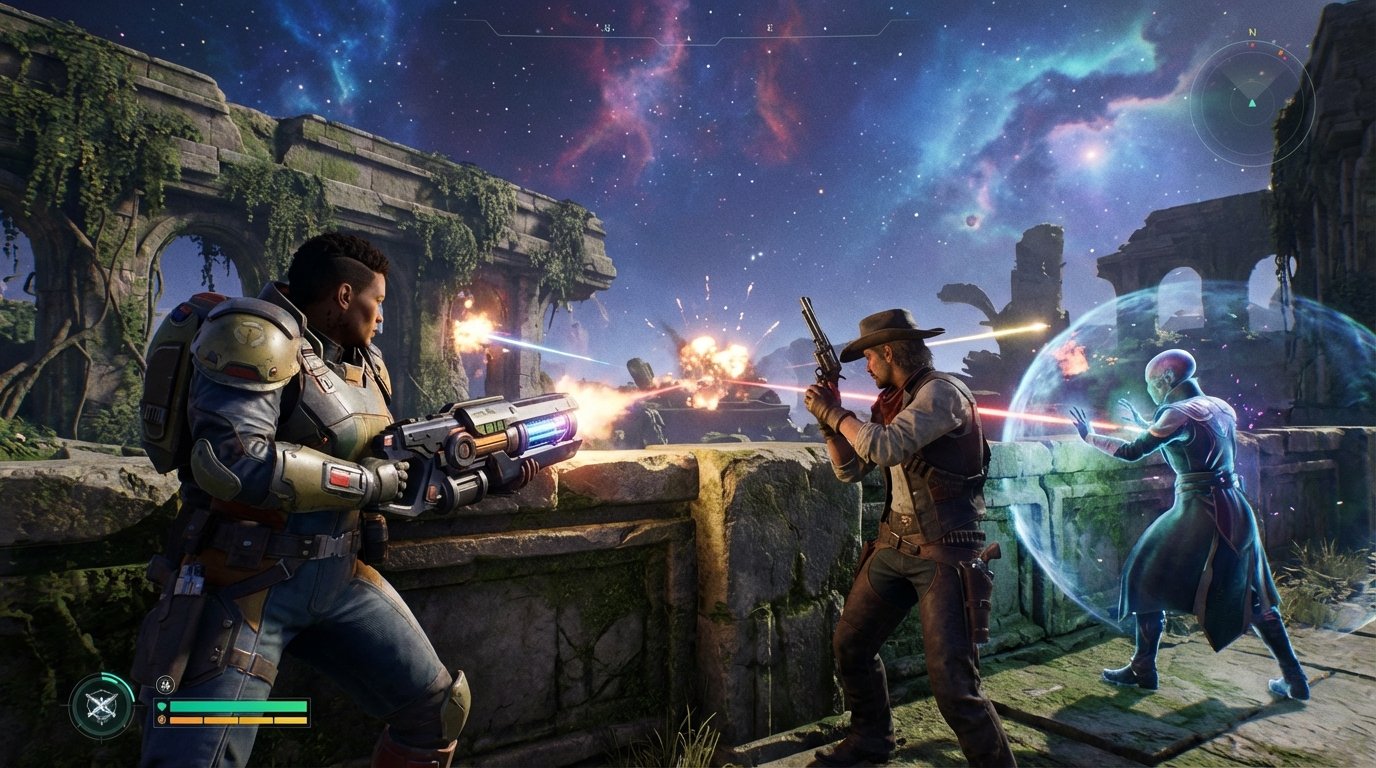The width and height of the screenshot is (1376, 768).
Task: Click the gold coin icon beside the stamina bar
Action: 160,720
